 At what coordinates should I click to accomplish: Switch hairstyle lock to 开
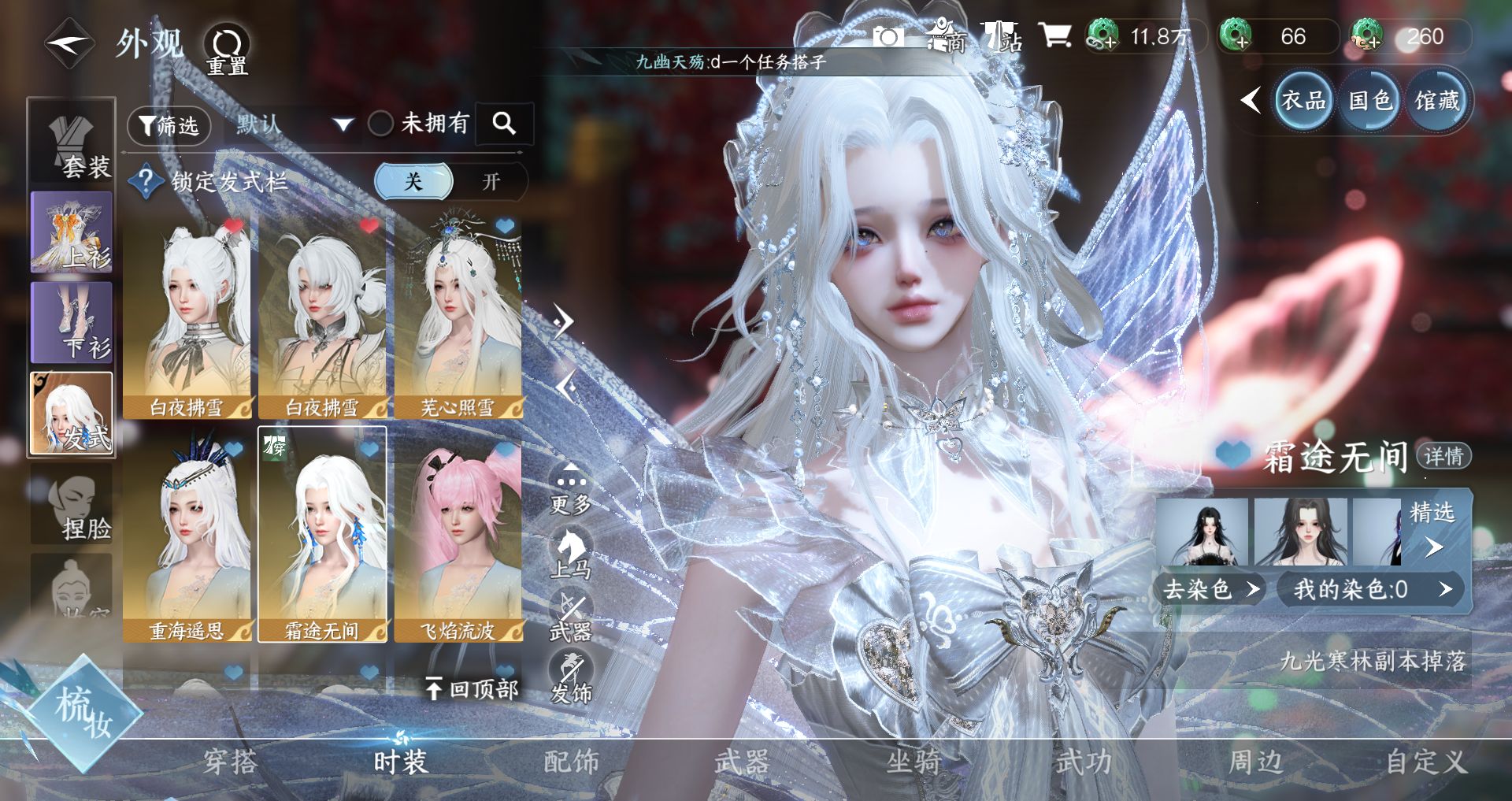tap(491, 182)
